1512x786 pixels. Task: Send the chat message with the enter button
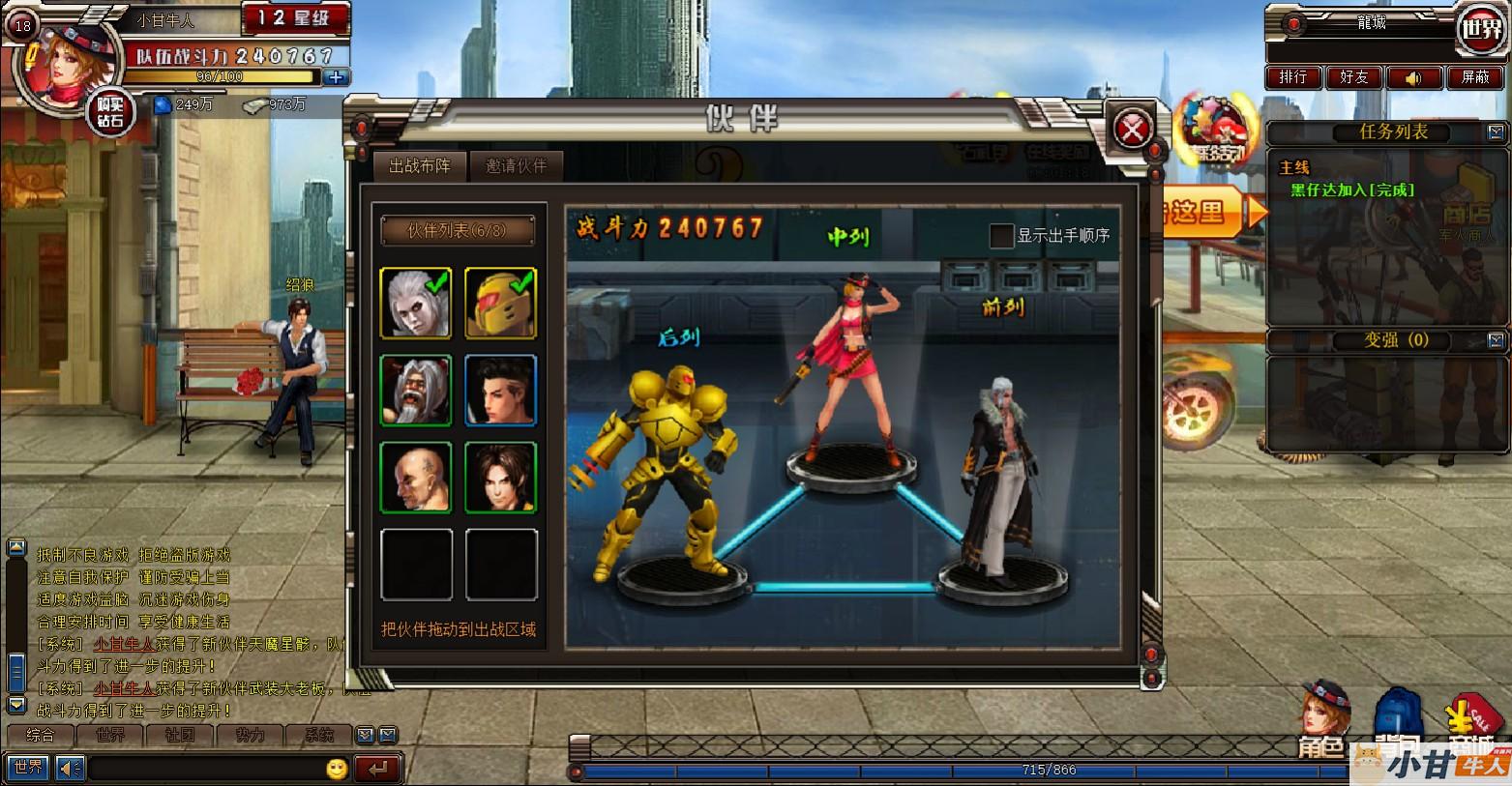[x=377, y=769]
